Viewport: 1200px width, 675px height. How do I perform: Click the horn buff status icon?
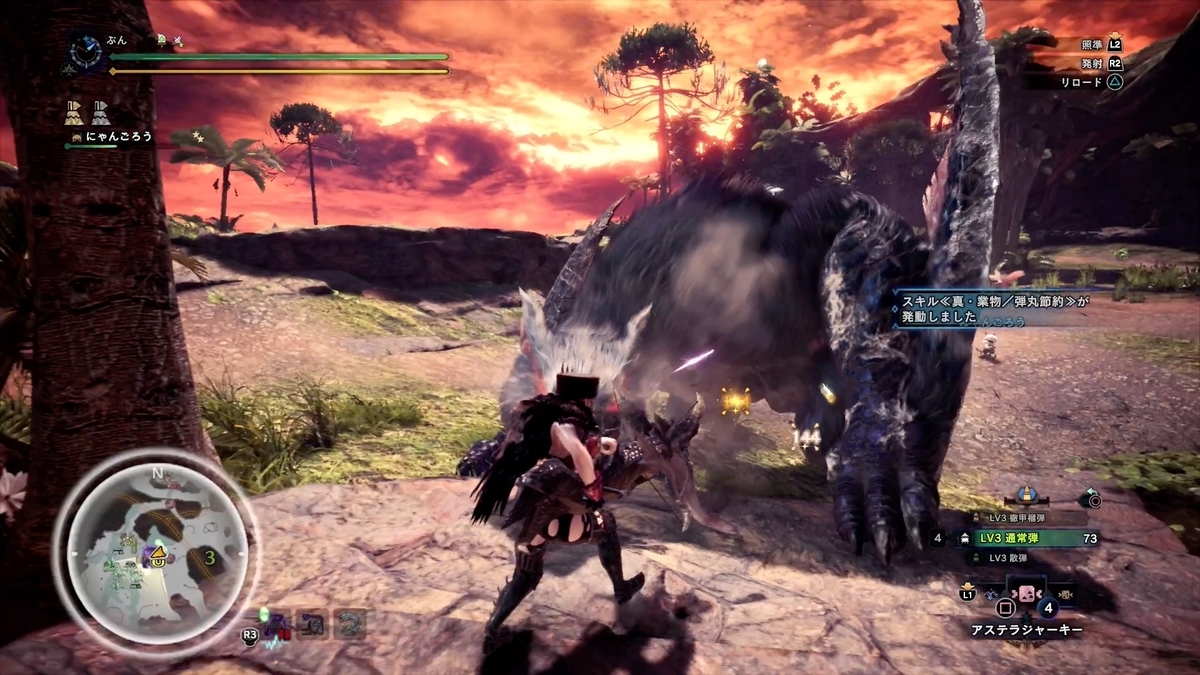coord(74,112)
